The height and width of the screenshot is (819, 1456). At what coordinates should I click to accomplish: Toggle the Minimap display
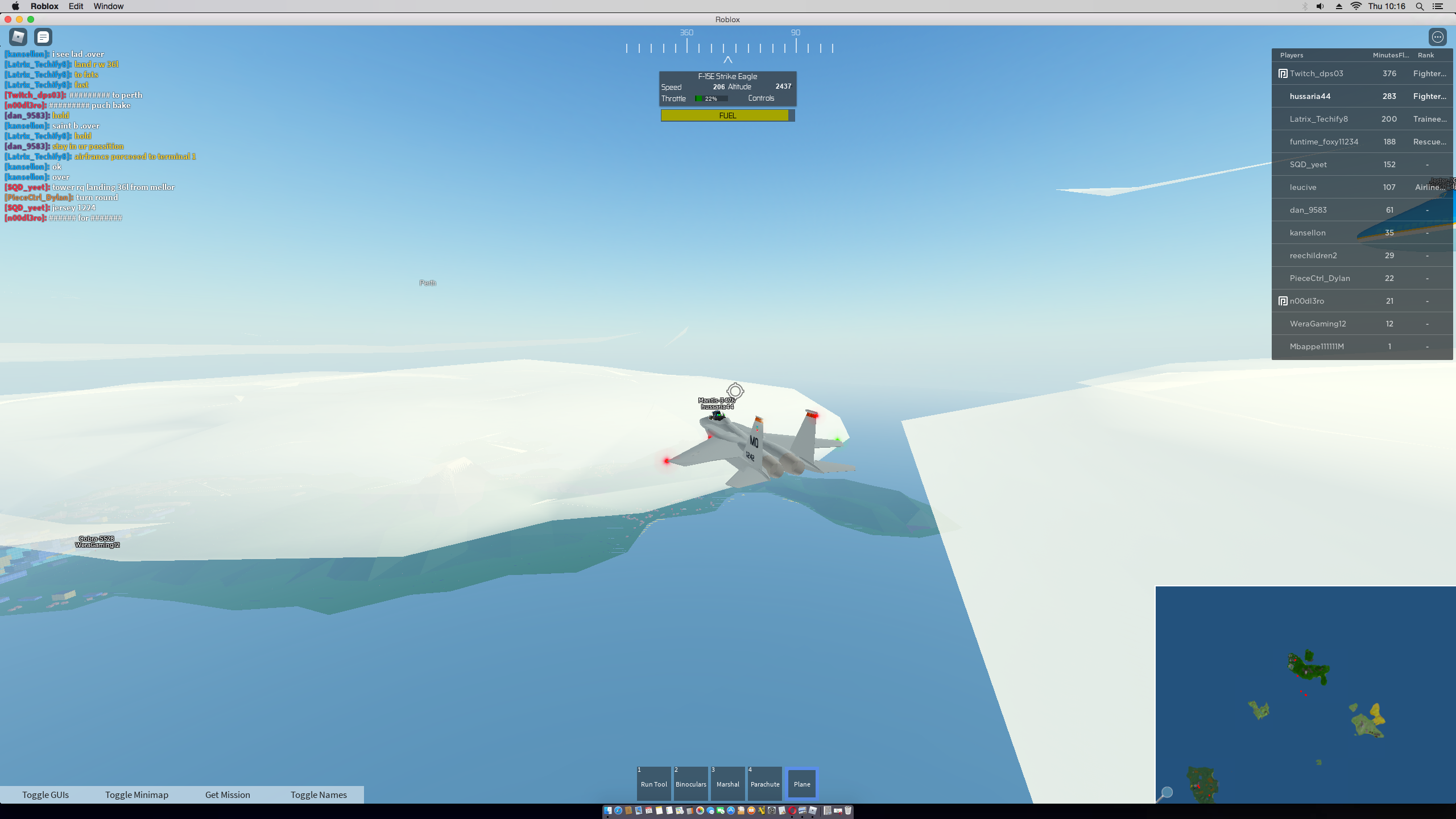[136, 795]
